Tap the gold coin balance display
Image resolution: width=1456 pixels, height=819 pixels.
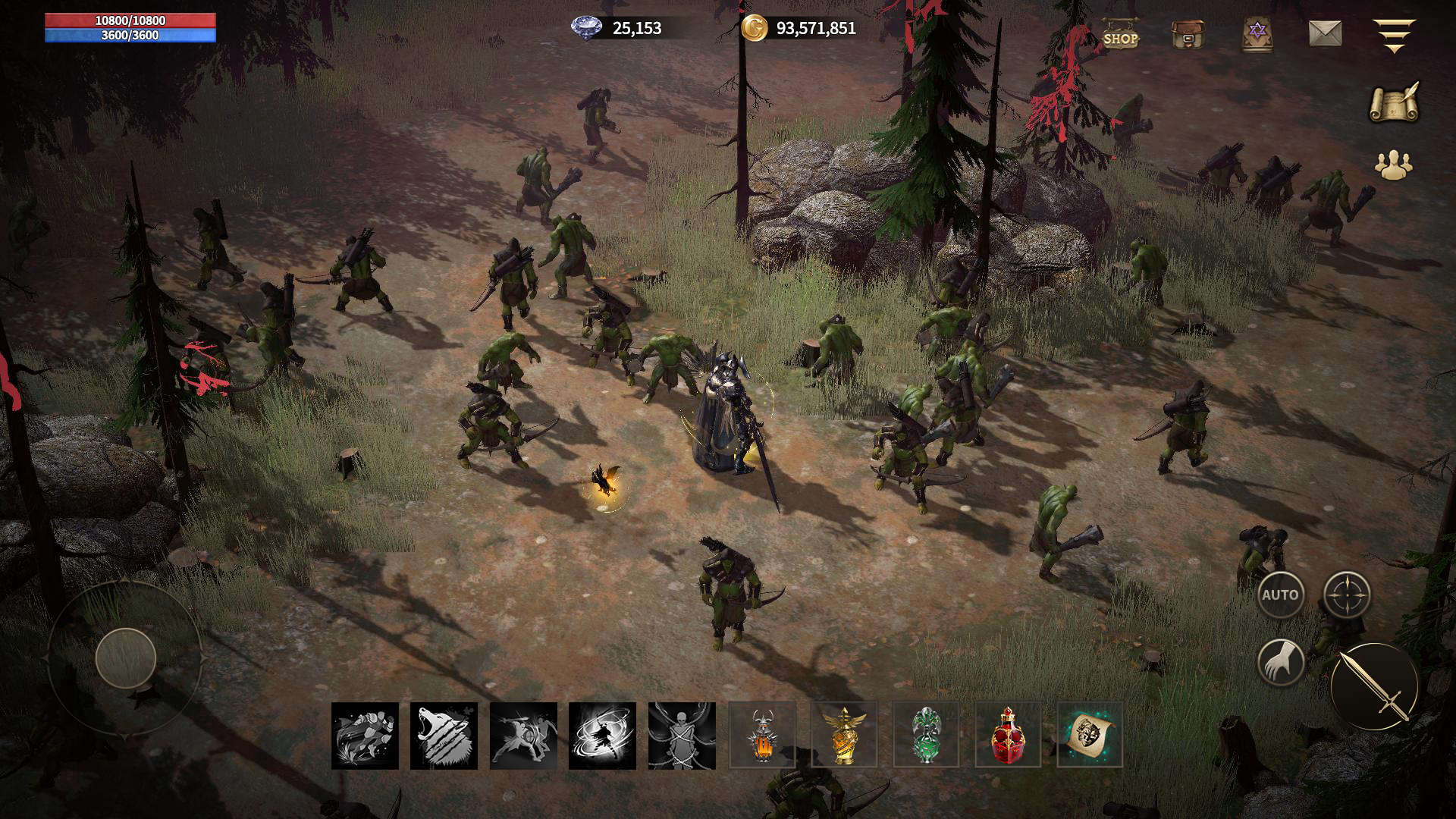click(x=802, y=30)
